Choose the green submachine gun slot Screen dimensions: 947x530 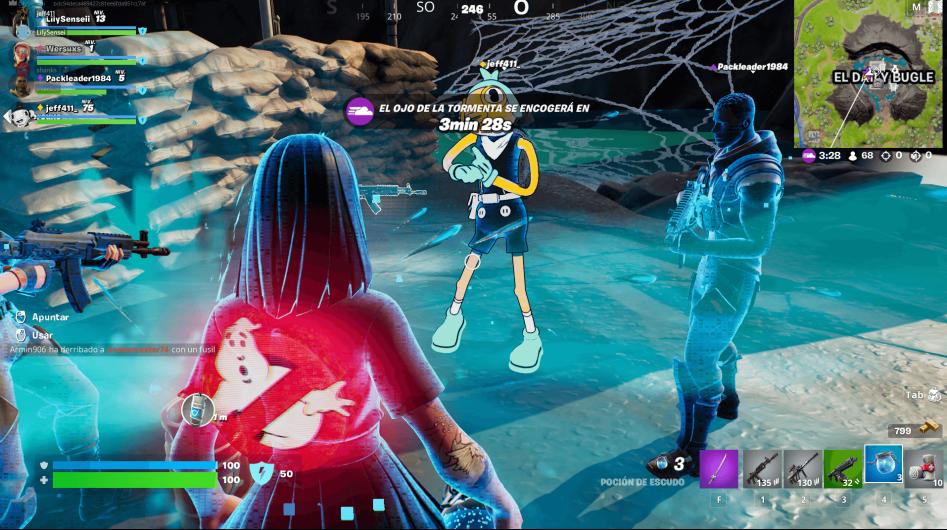click(x=842, y=468)
